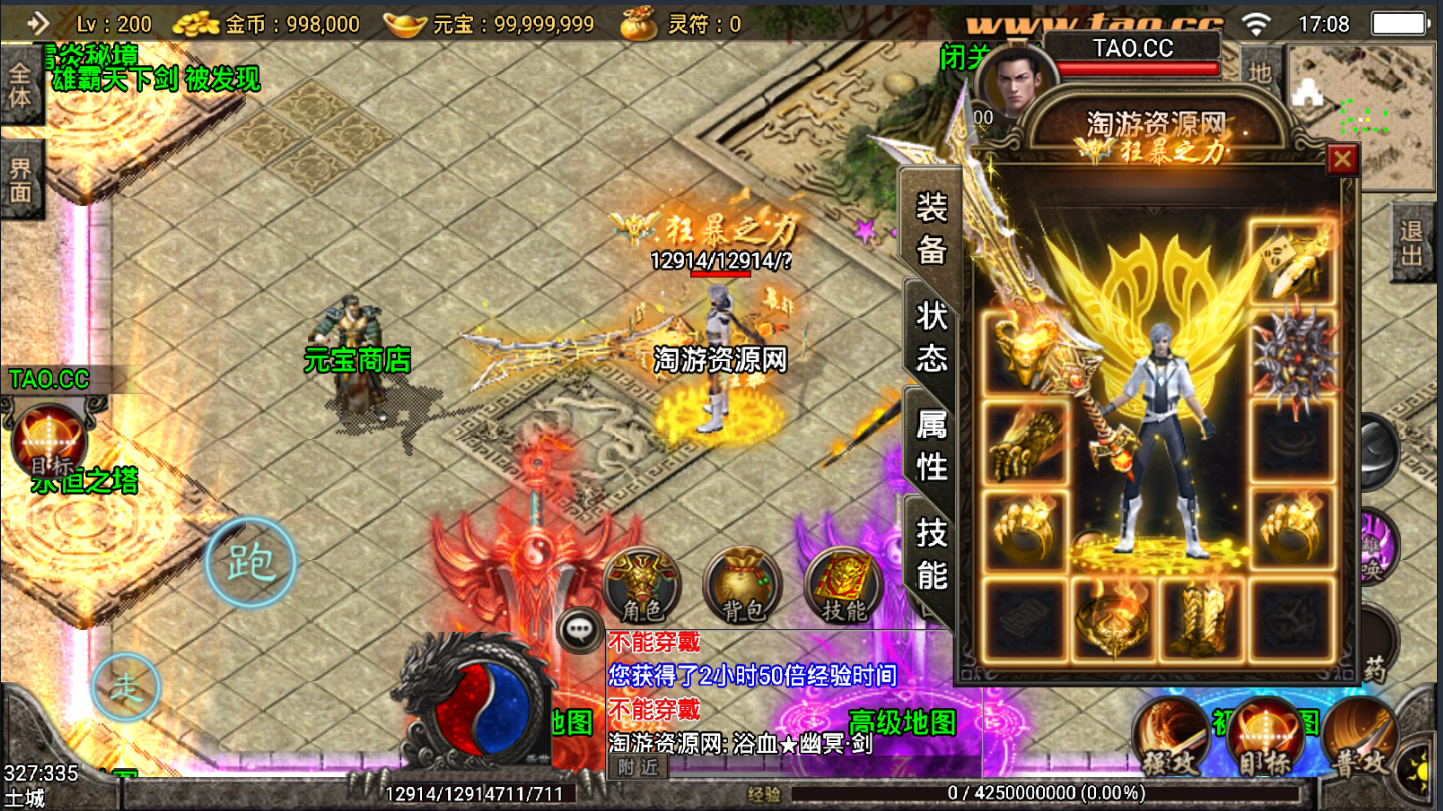
Task: Toggle the 跑 run button
Action: coord(251,563)
